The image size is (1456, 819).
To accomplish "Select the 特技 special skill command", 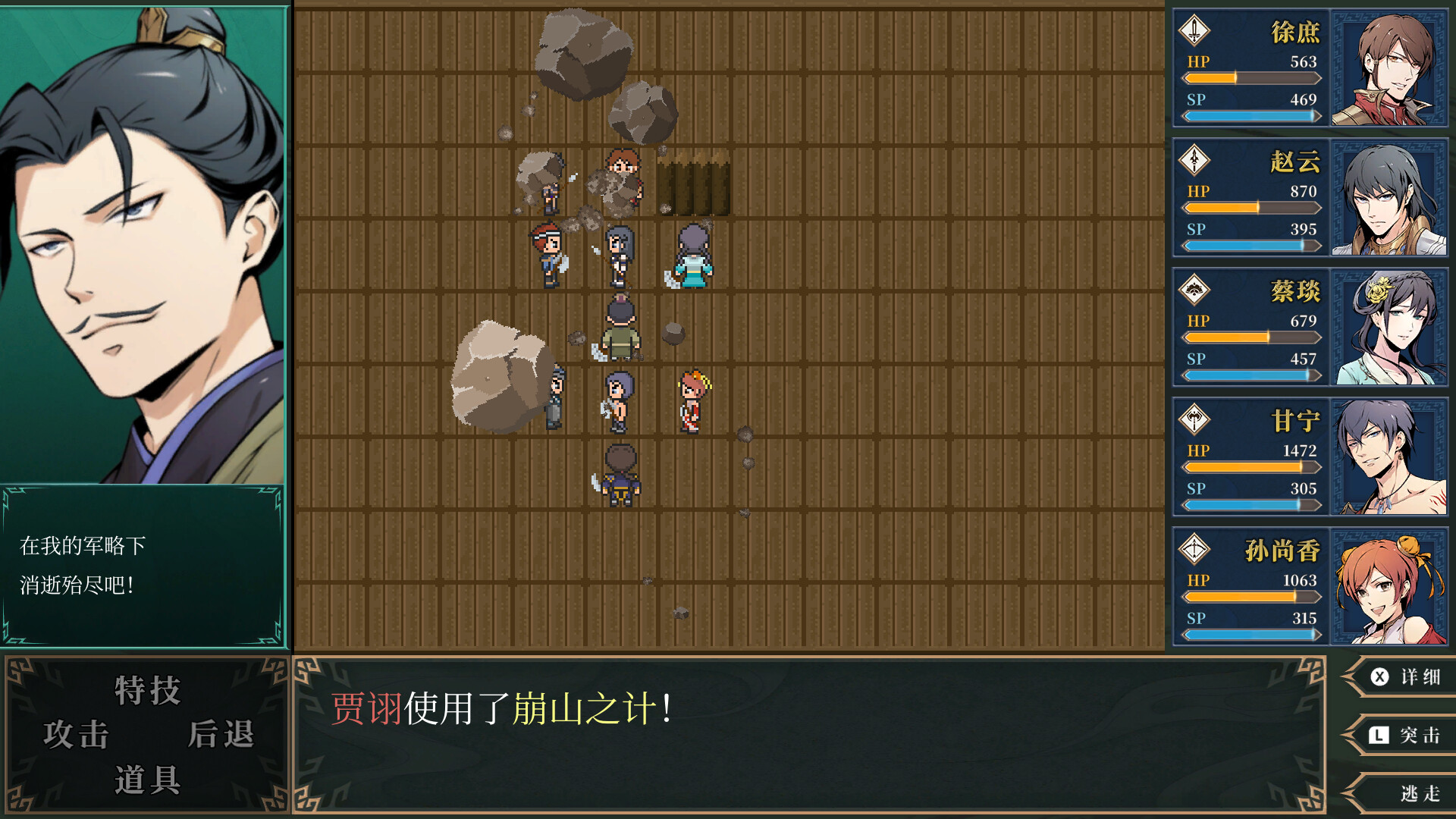I will (147, 691).
